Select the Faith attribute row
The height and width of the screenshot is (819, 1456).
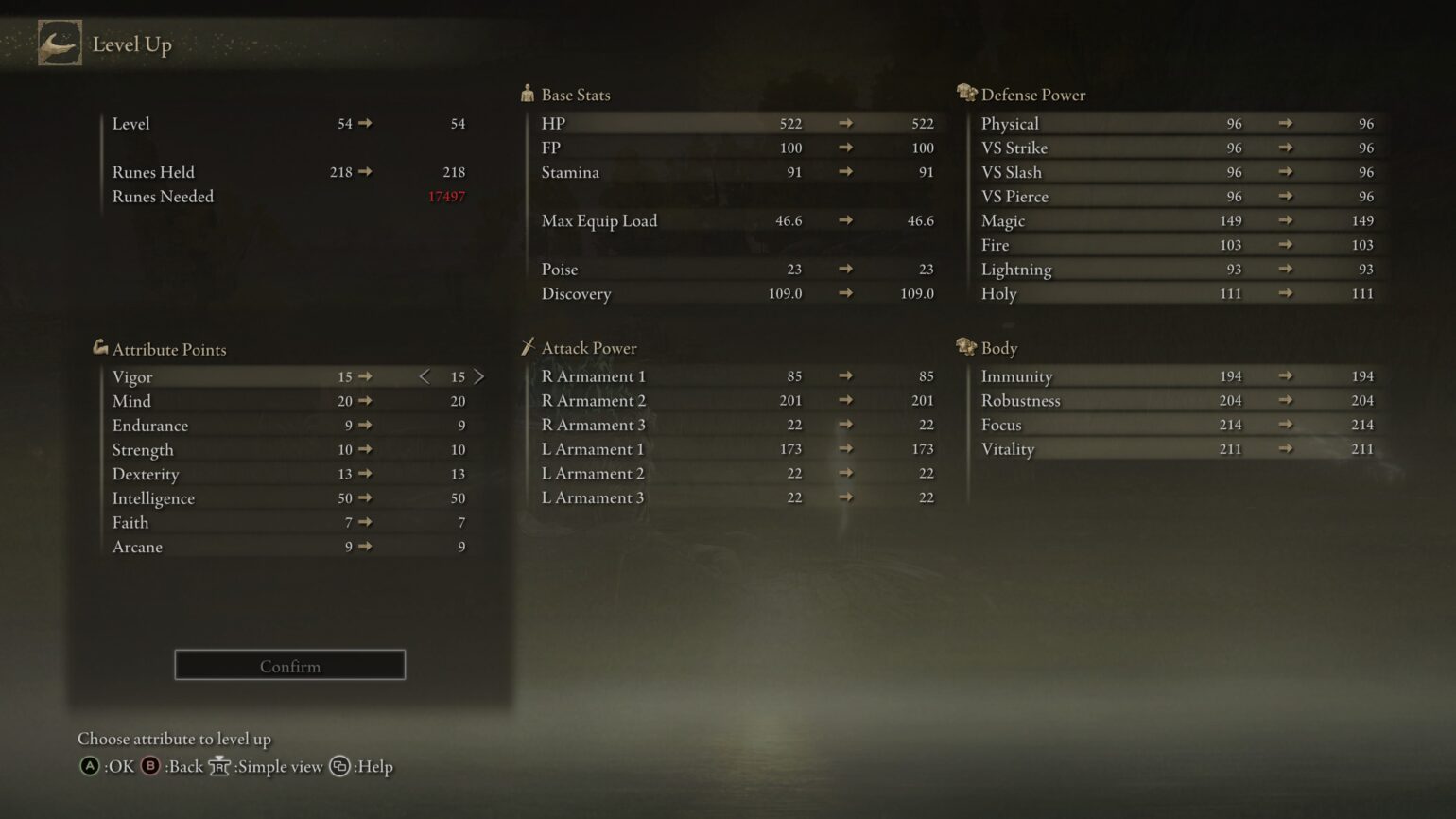(265, 522)
